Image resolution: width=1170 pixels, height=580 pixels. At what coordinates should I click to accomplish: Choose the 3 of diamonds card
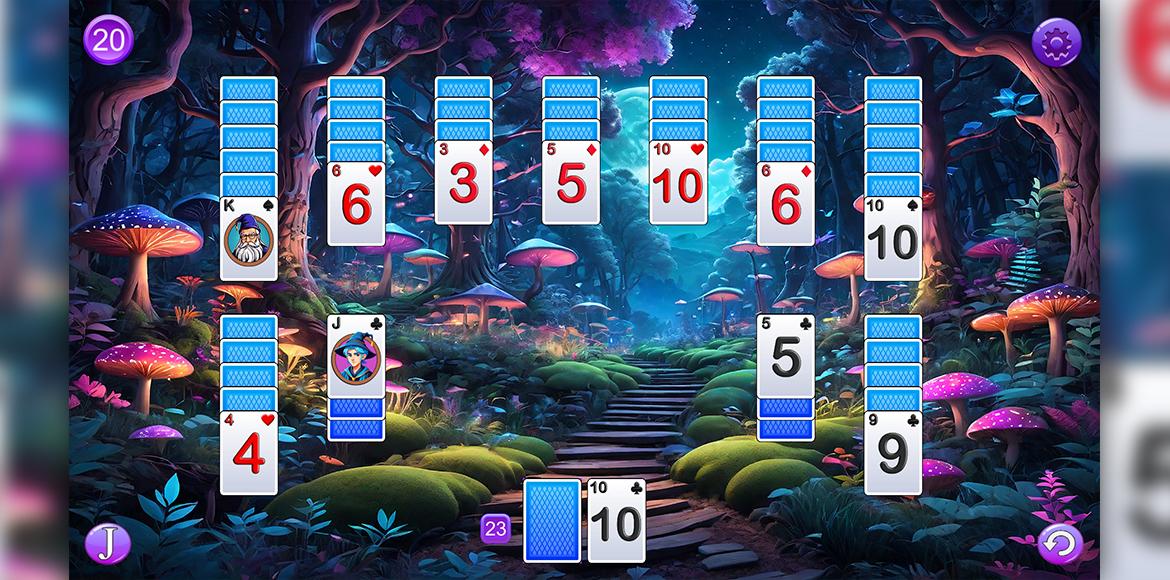coord(463,182)
